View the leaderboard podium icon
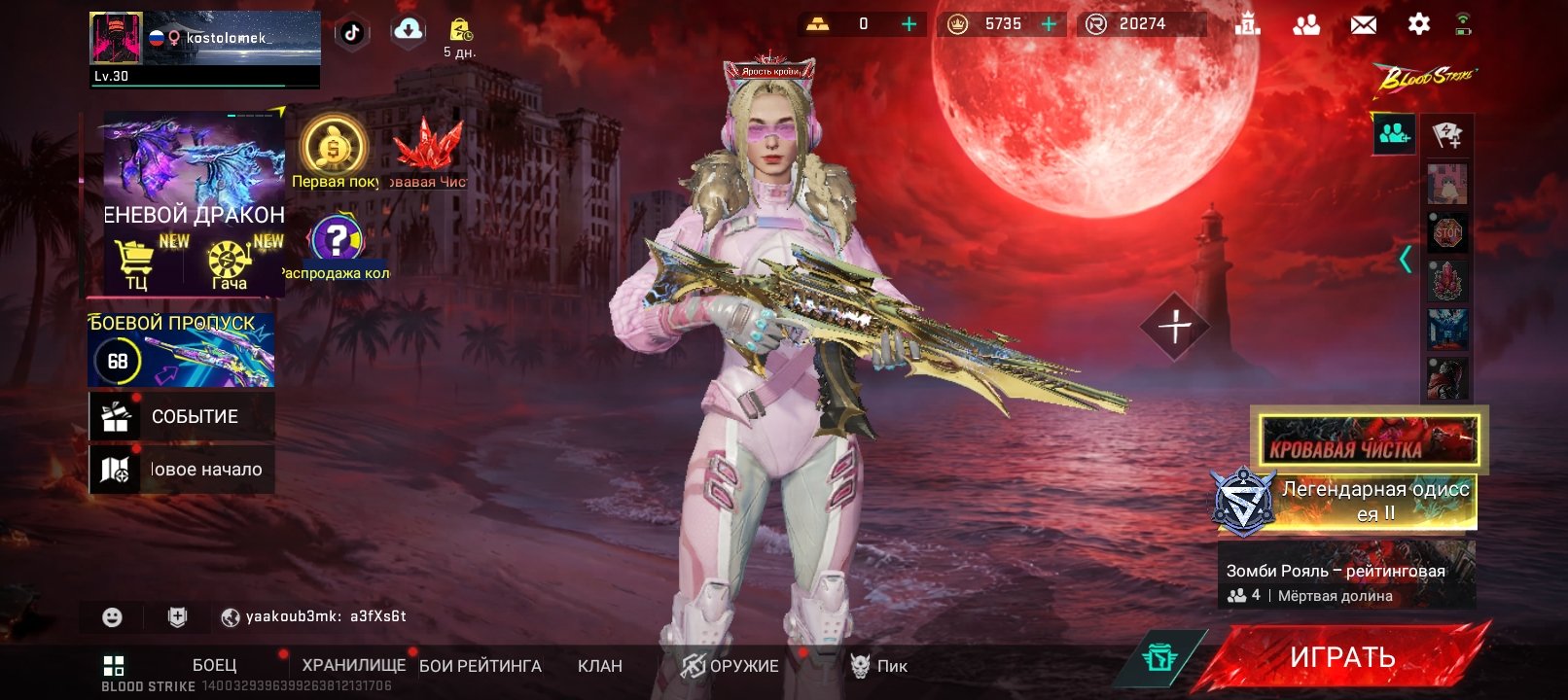 pos(1247,24)
